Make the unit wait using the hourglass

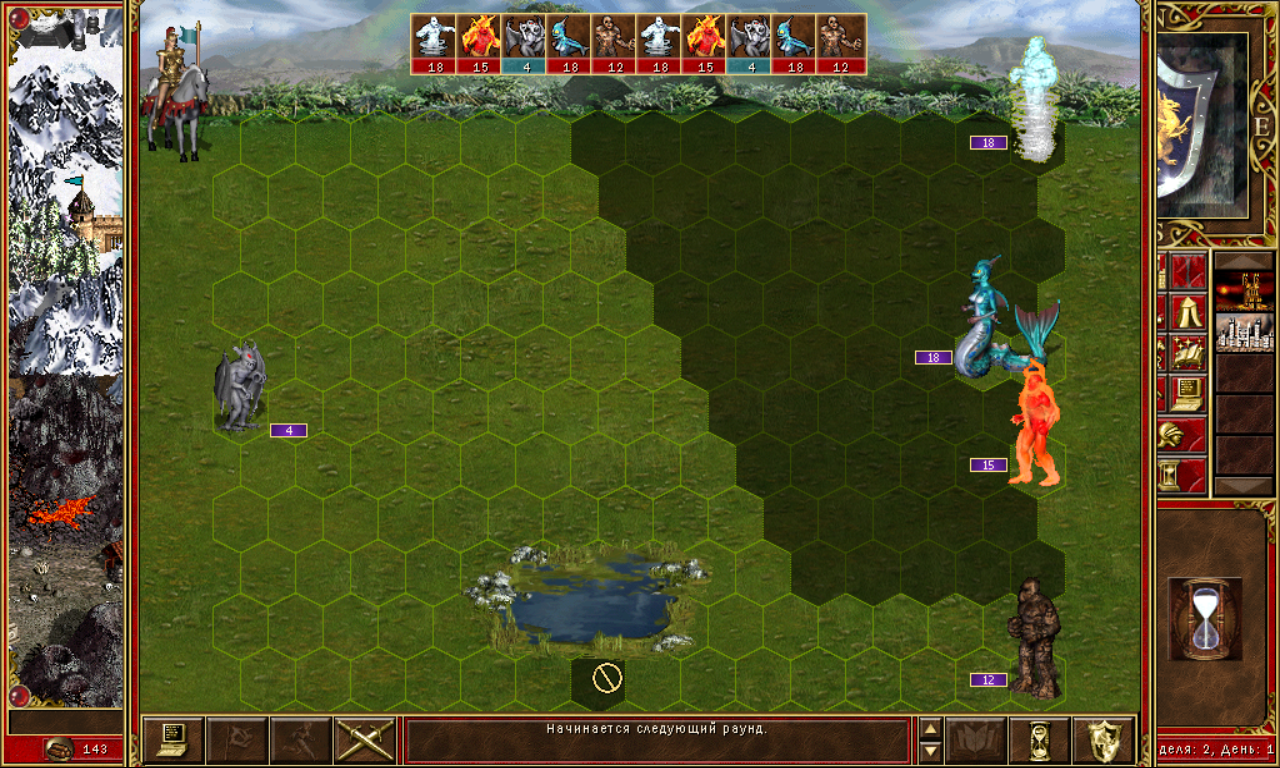point(1039,740)
